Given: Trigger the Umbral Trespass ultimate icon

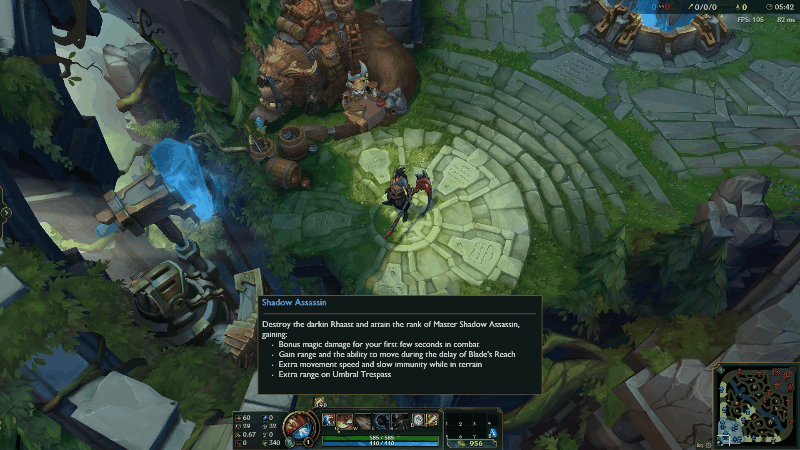Looking at the screenshot, I should tap(398, 420).
